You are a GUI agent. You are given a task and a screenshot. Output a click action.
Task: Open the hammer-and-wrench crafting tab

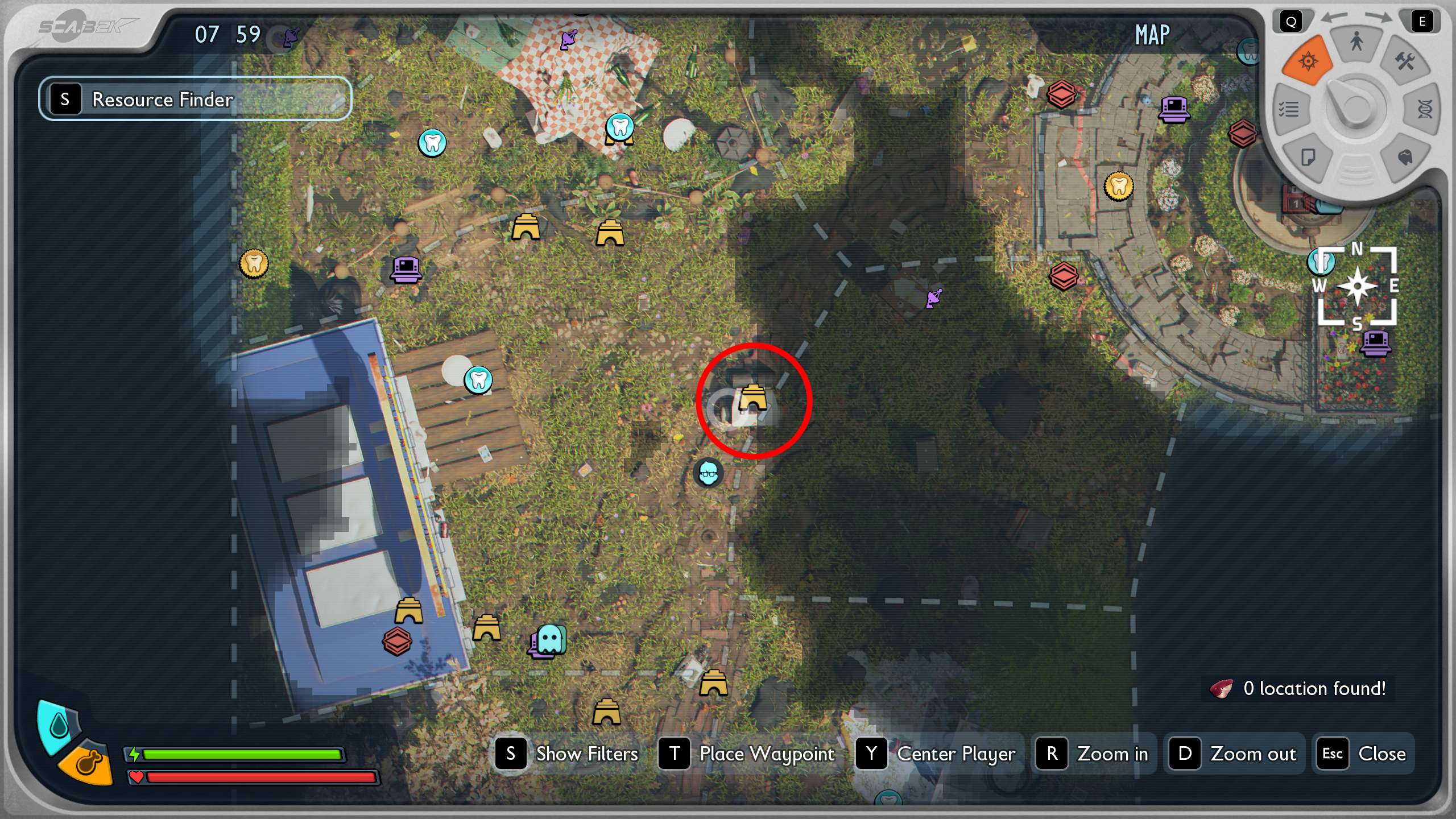pos(1405,61)
